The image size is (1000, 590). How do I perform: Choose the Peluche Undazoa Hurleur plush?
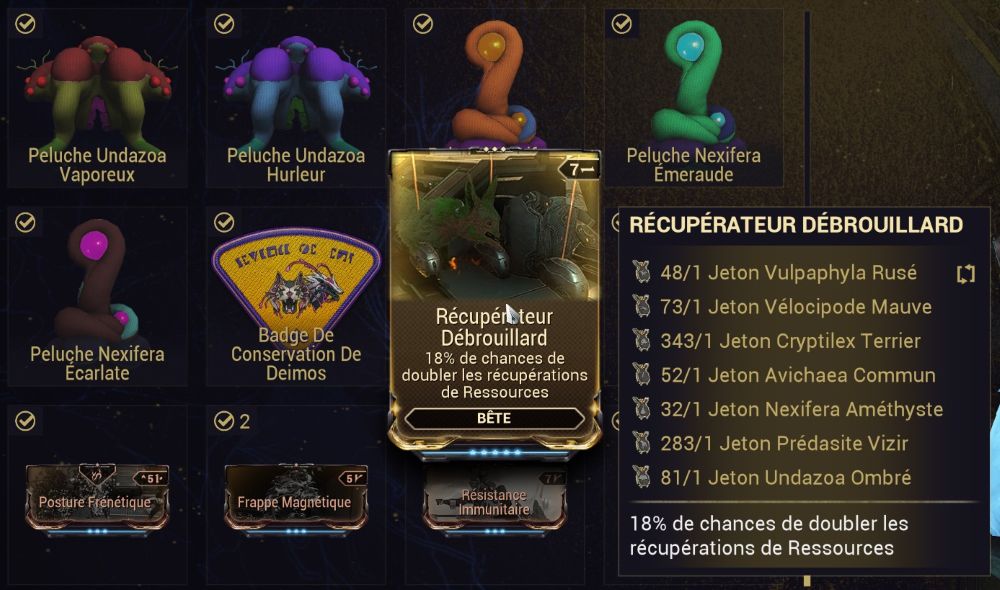295,98
